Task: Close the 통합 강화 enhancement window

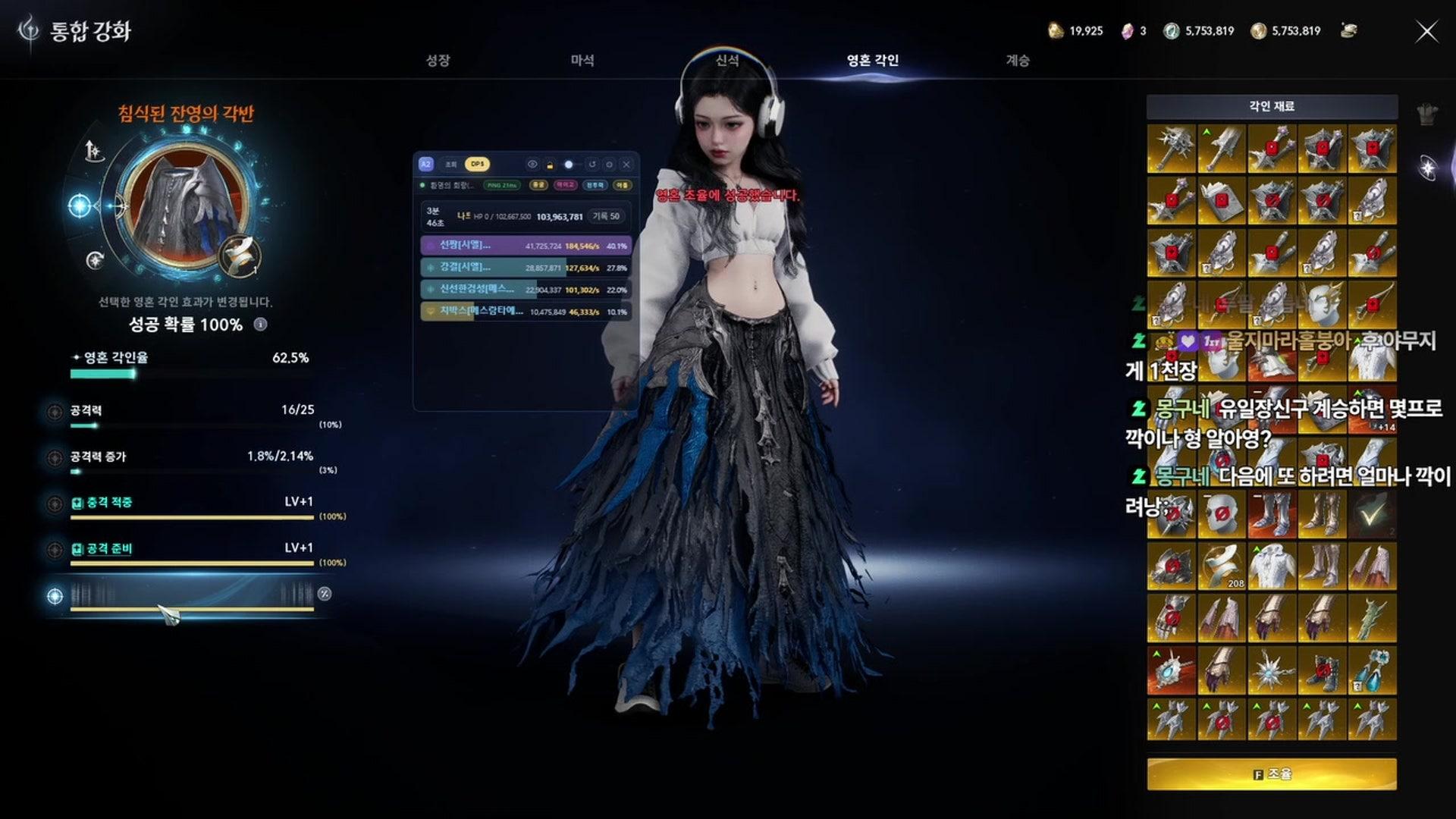Action: click(1426, 31)
